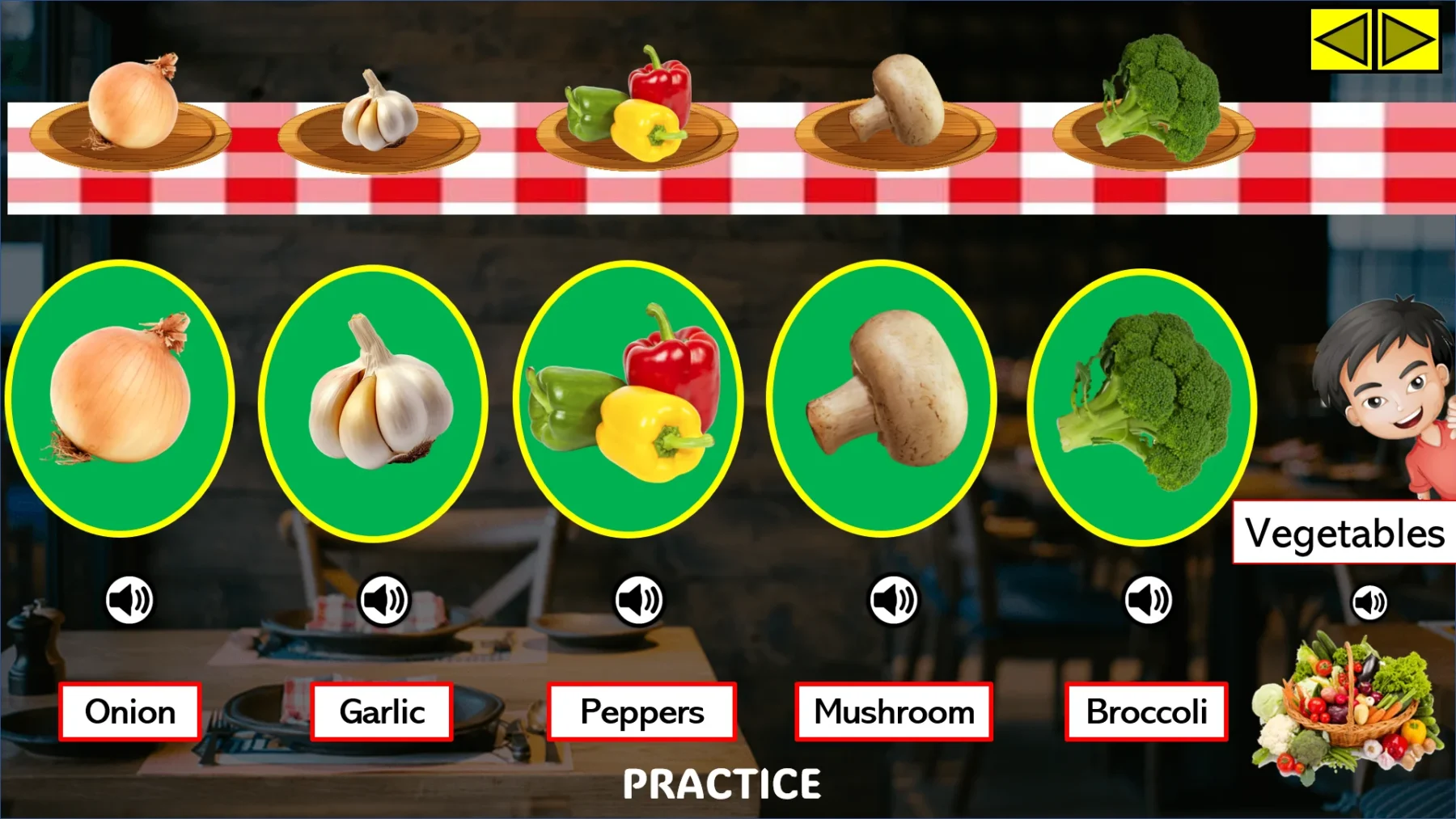Play the Mushroom pronunciation audio
Image resolution: width=1456 pixels, height=819 pixels.
click(x=892, y=598)
